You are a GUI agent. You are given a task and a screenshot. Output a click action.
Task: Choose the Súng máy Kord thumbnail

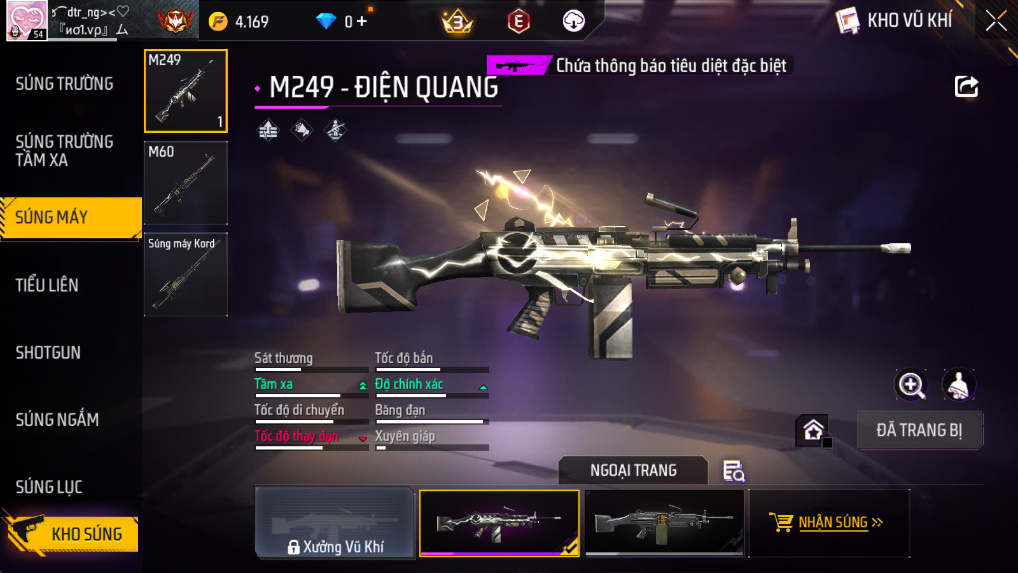pos(186,274)
